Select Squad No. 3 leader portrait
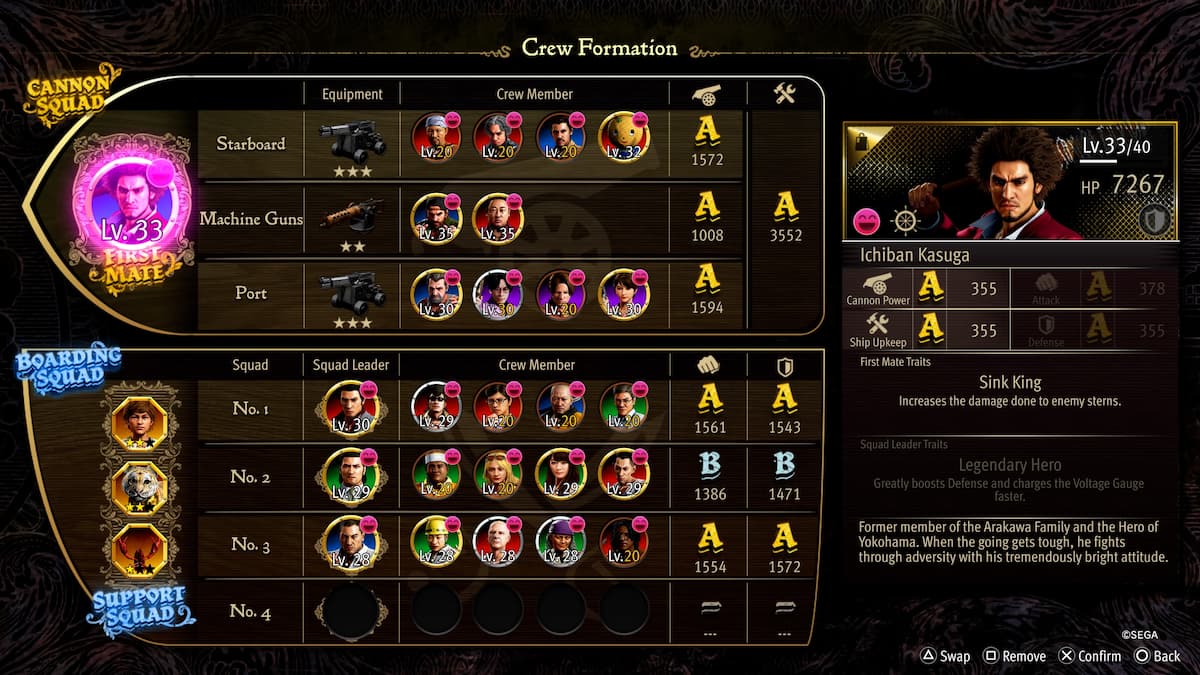 (x=351, y=543)
